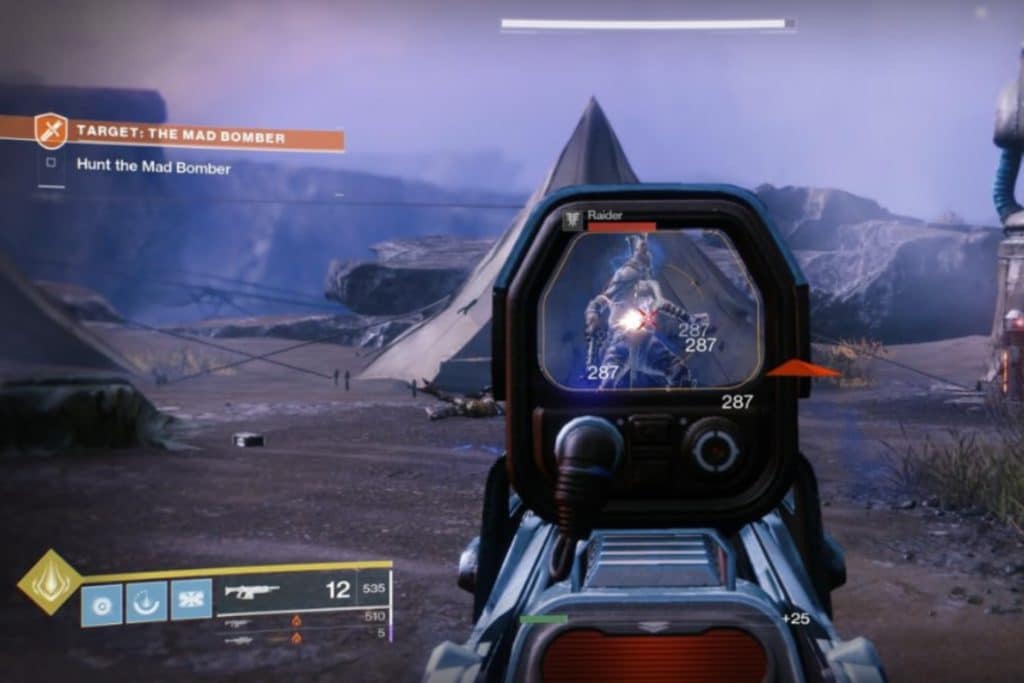1024x683 pixels.
Task: Trigger the crescent flame melee ability icon
Action: (146, 603)
